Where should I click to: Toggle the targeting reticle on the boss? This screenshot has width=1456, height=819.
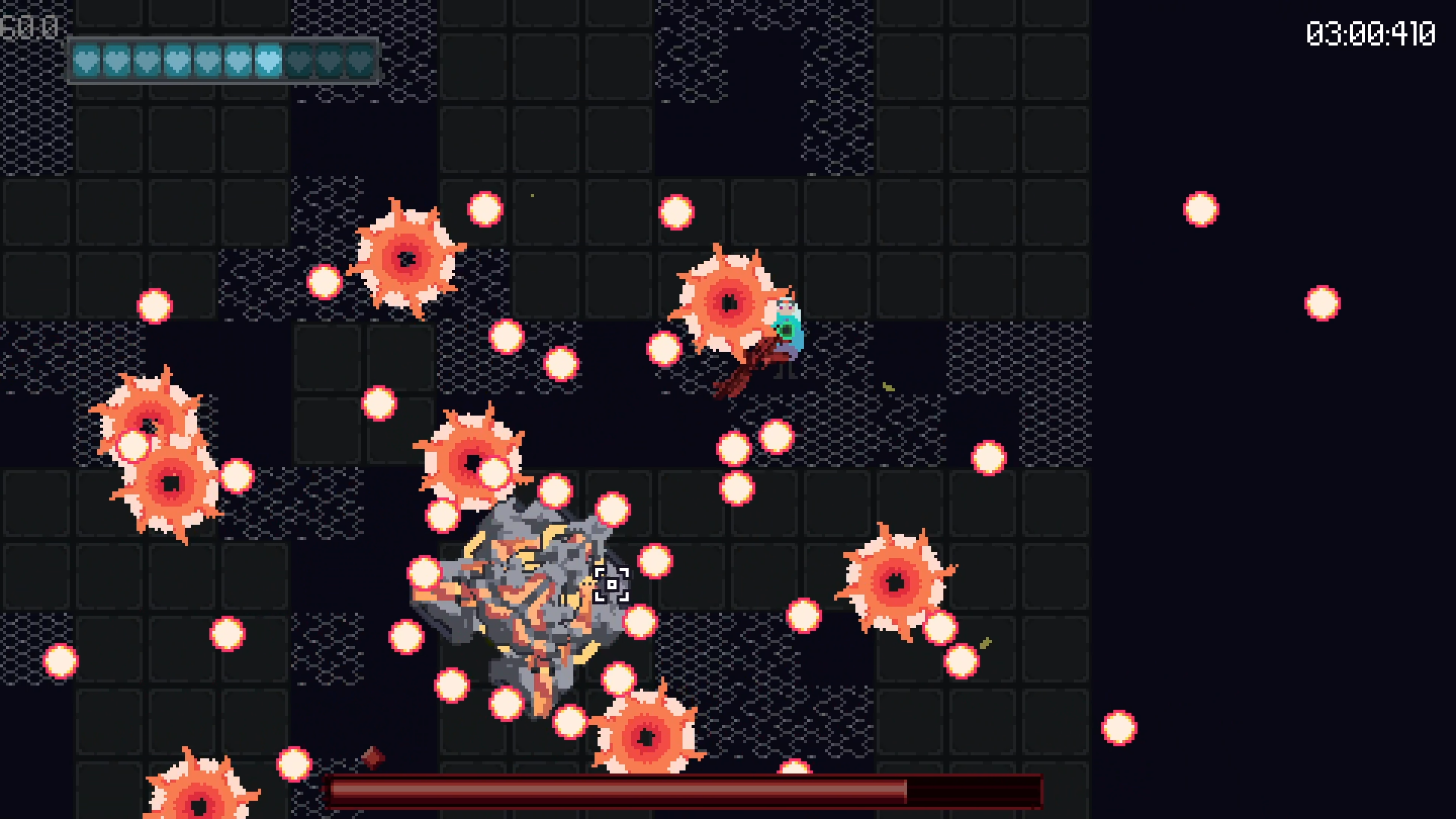click(x=613, y=585)
